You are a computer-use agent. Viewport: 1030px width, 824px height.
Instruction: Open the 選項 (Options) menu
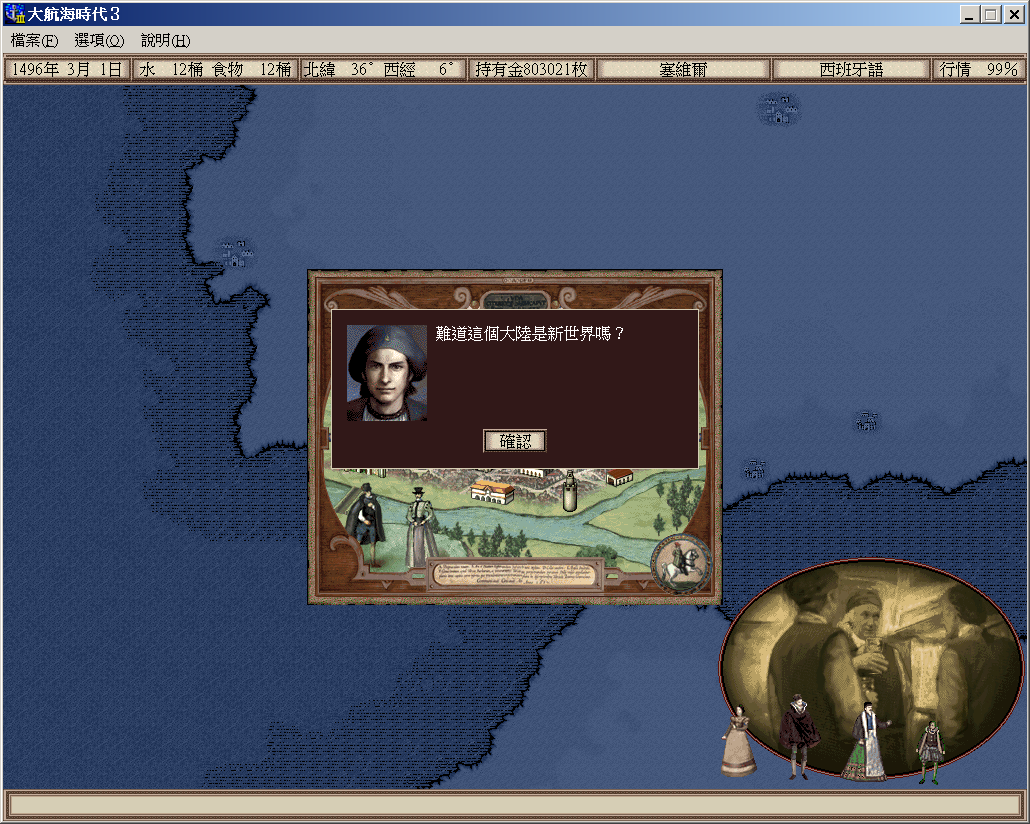click(99, 41)
